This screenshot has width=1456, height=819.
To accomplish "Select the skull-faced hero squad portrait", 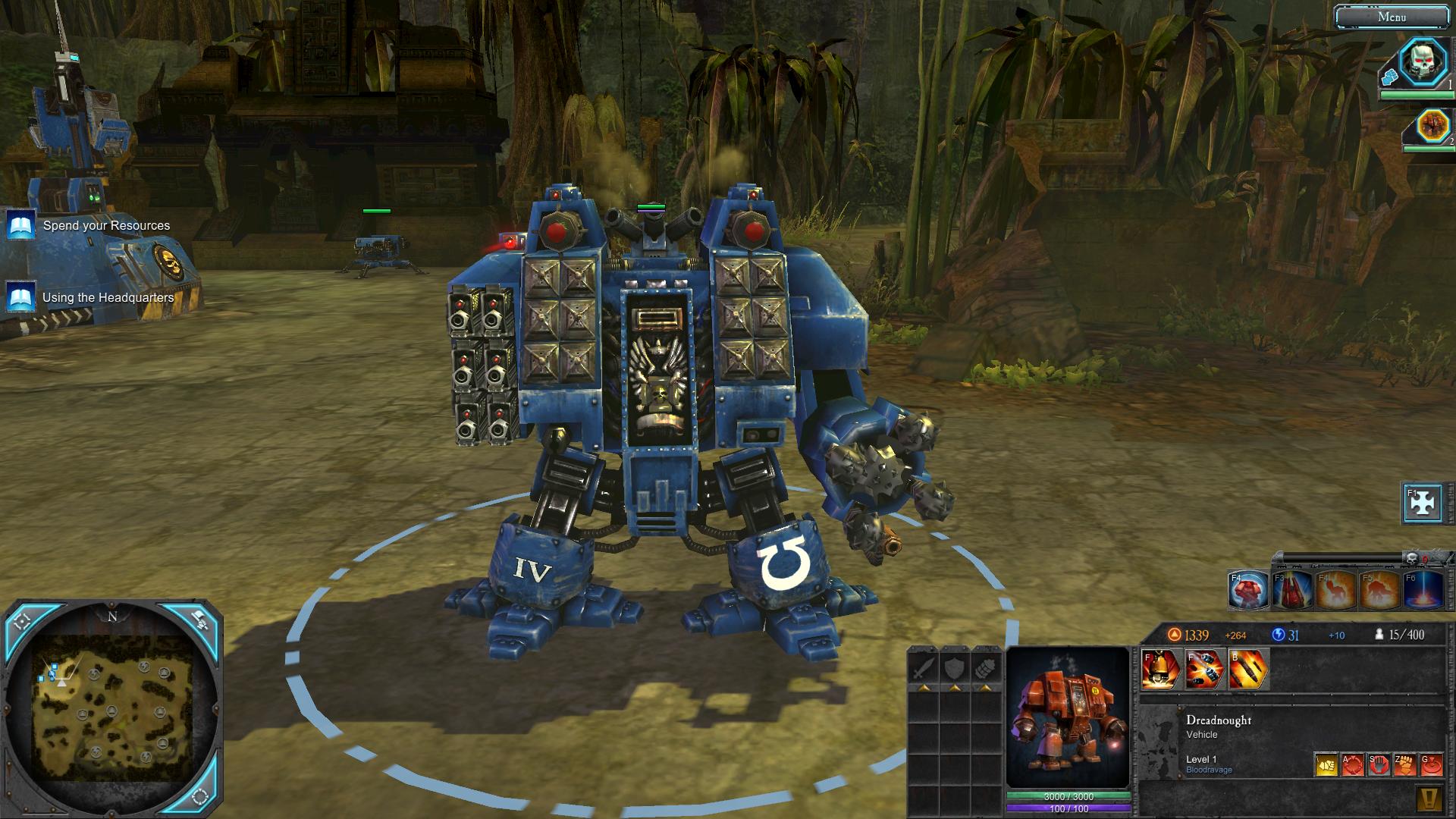I will [1423, 62].
